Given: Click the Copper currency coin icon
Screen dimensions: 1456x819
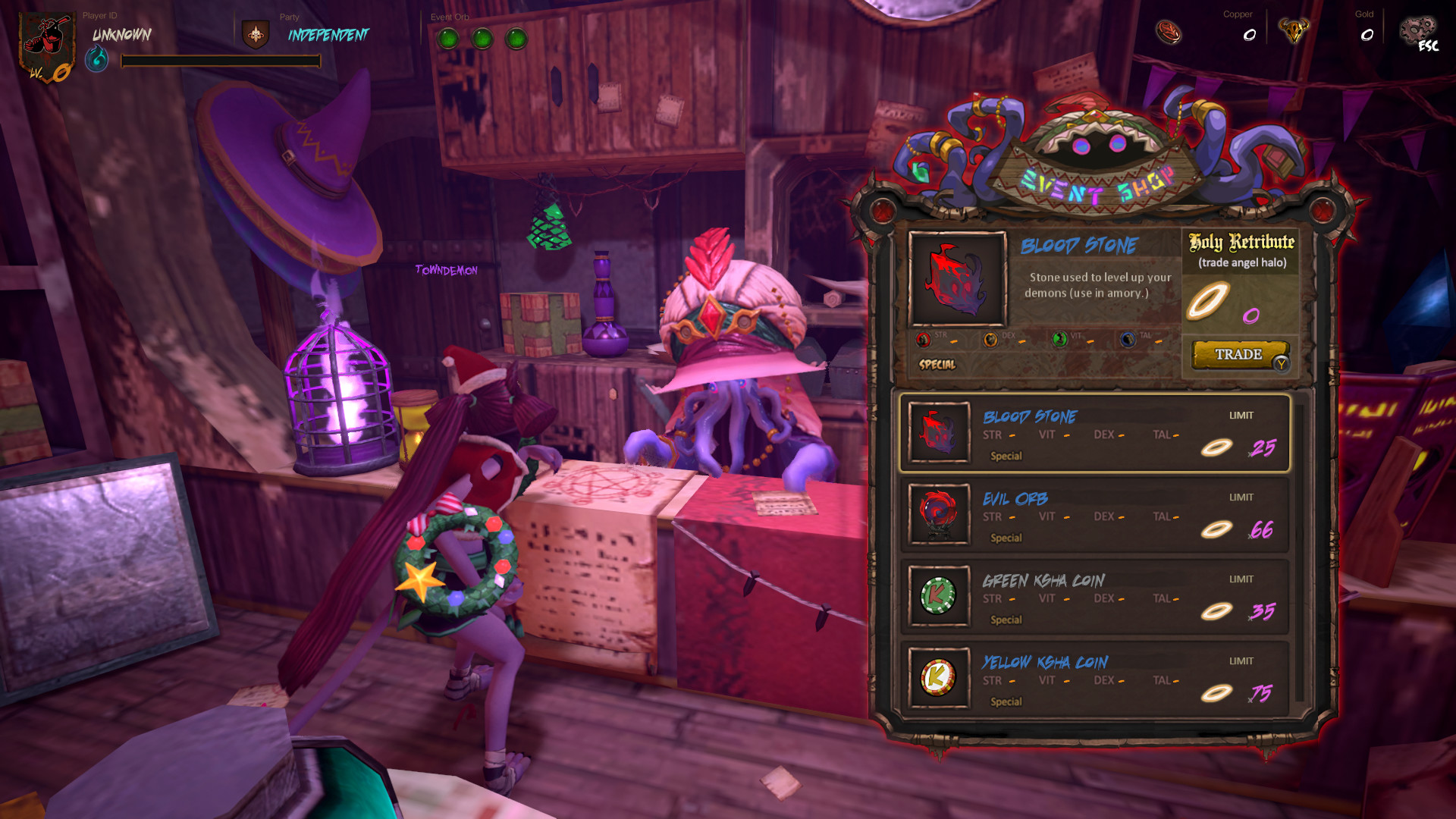Looking at the screenshot, I should pyautogui.click(x=1168, y=33).
